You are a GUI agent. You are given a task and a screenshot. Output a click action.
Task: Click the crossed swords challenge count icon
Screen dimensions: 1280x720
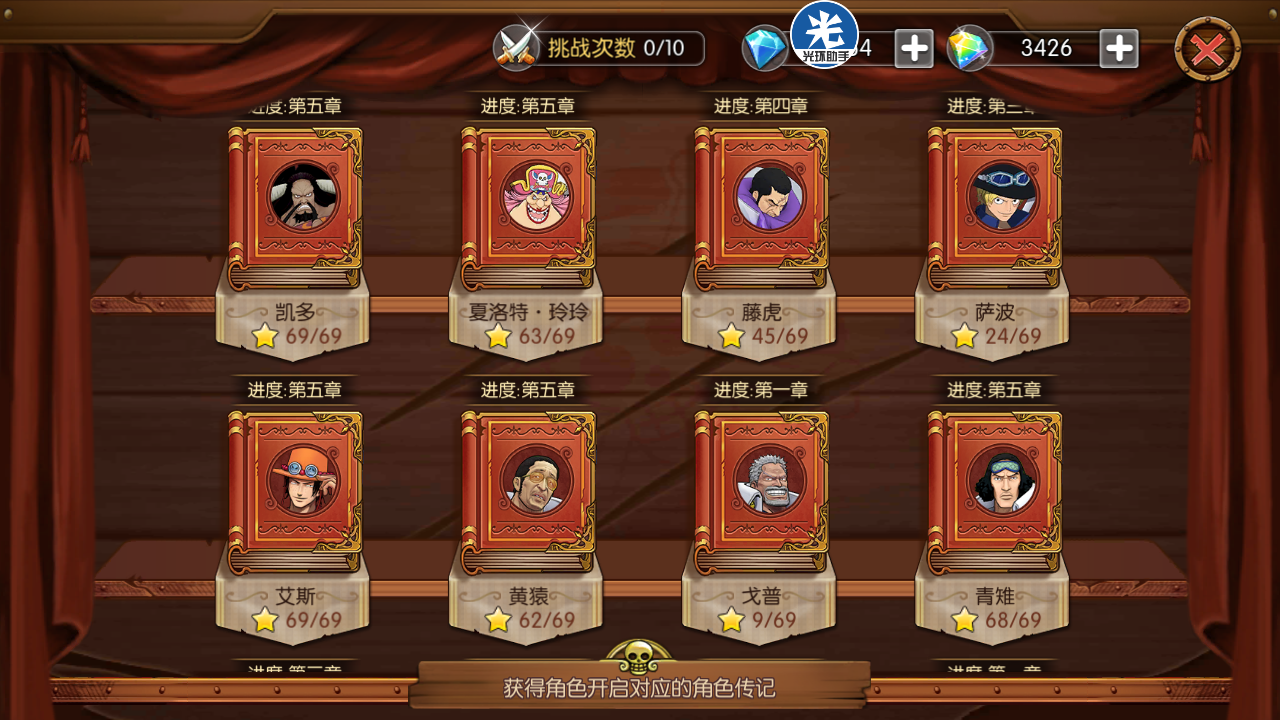pos(517,47)
